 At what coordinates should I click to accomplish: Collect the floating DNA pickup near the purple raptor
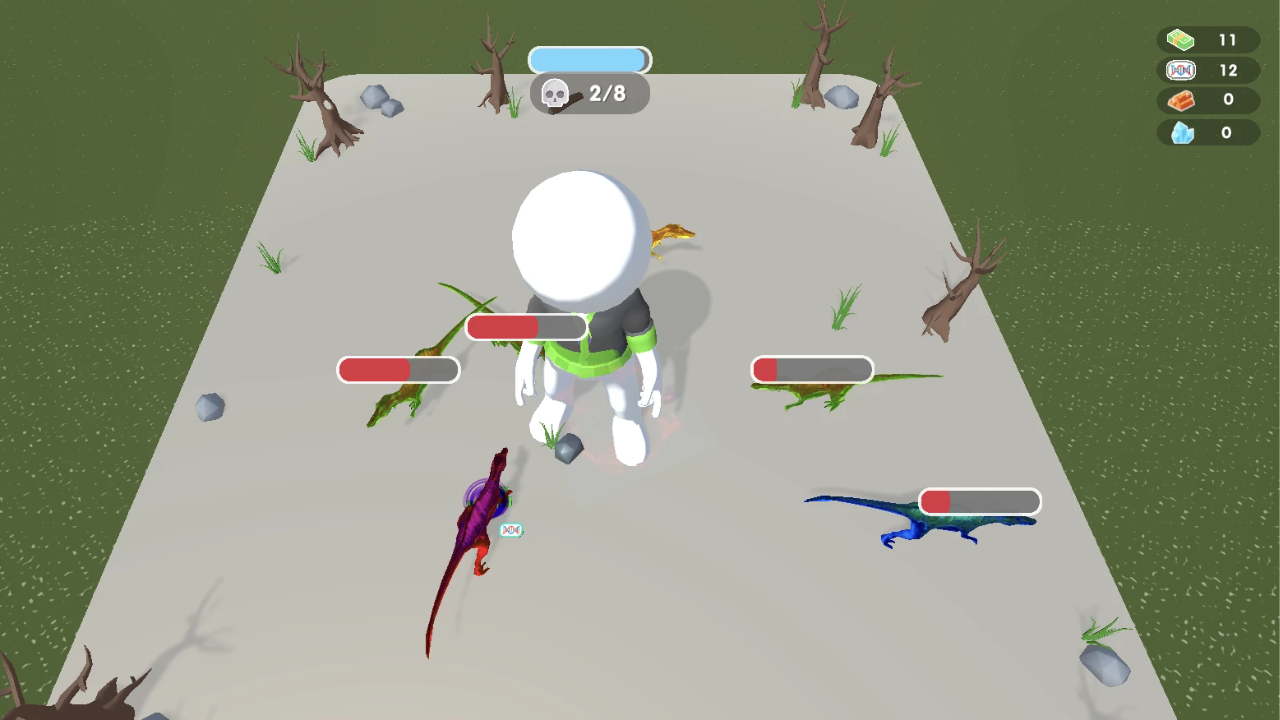(511, 530)
